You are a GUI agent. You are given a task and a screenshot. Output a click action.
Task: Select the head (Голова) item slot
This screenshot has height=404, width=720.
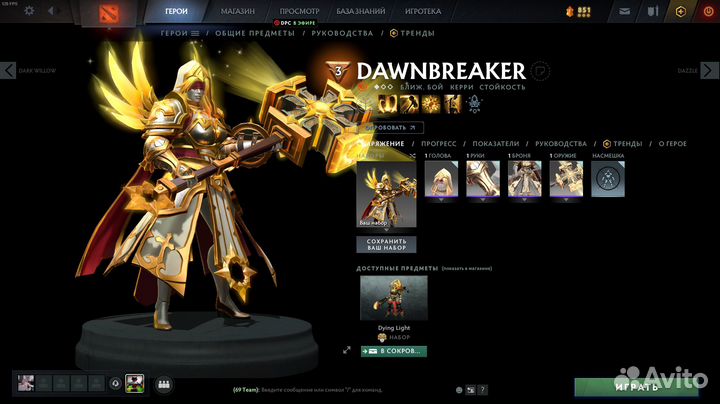(x=441, y=179)
